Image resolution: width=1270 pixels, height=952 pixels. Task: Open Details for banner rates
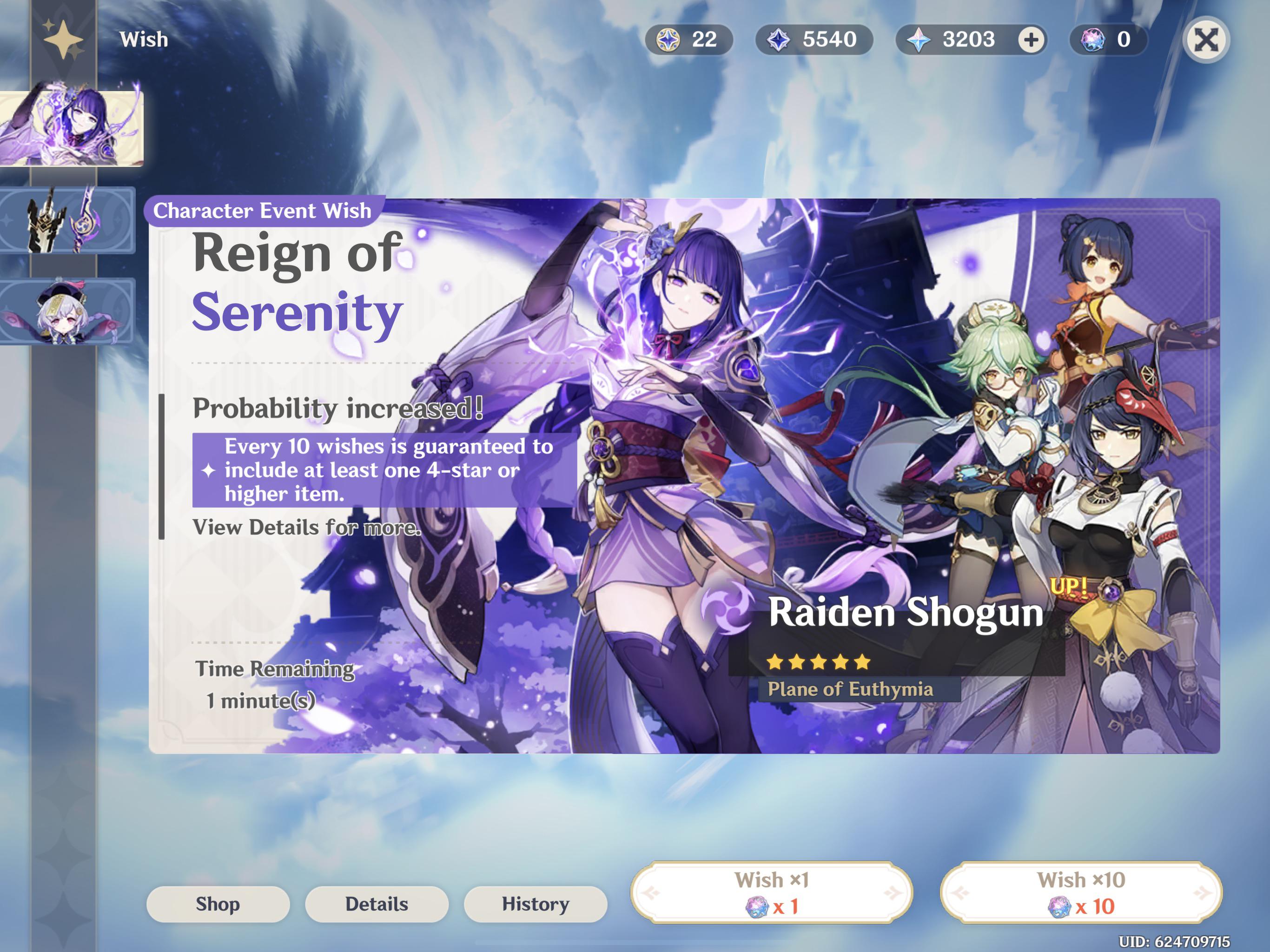click(x=376, y=903)
